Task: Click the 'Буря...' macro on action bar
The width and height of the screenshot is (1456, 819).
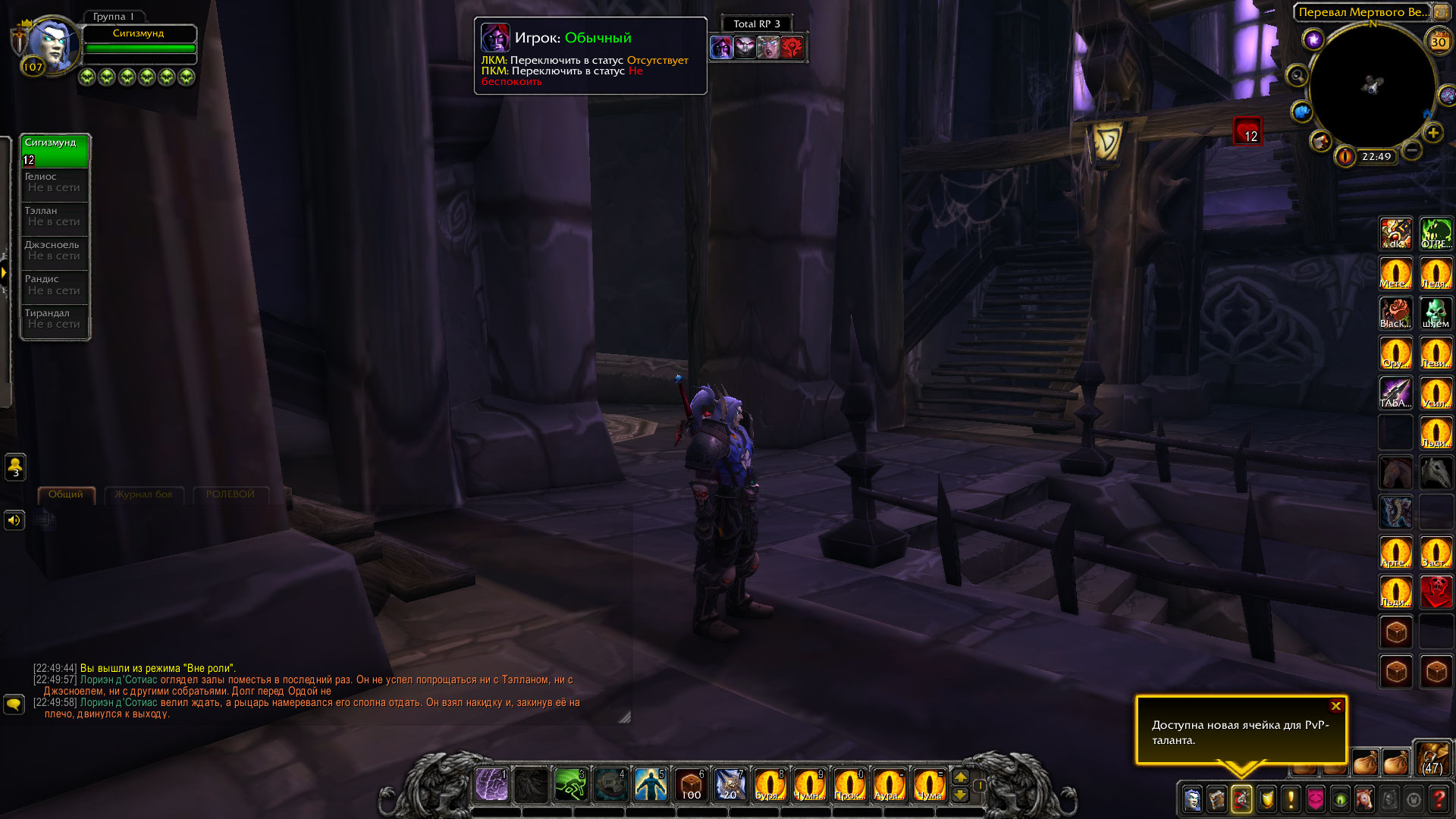Action: tap(769, 785)
